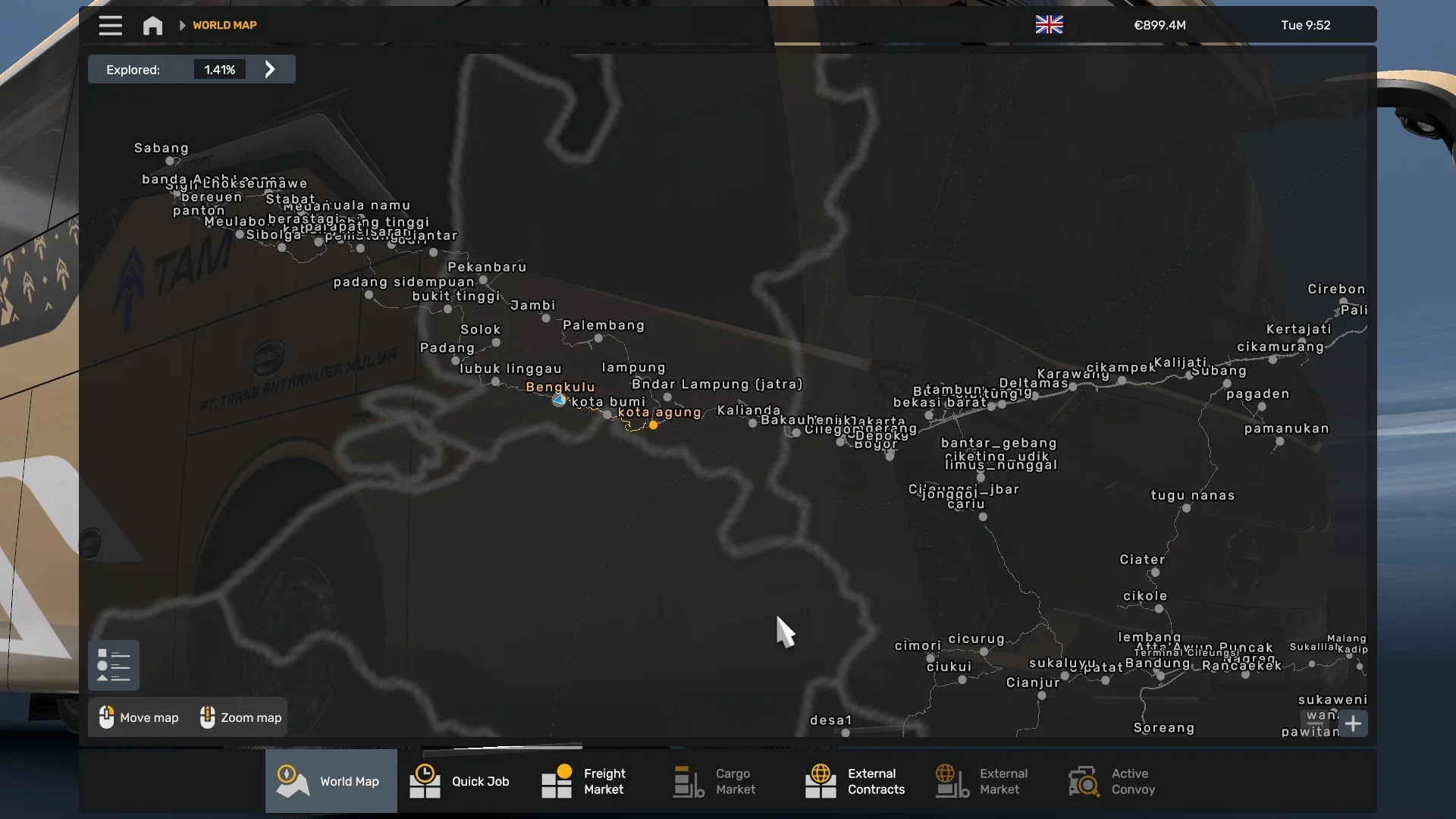
Task: Select the player truck marker near Bengkulu
Action: click(559, 400)
